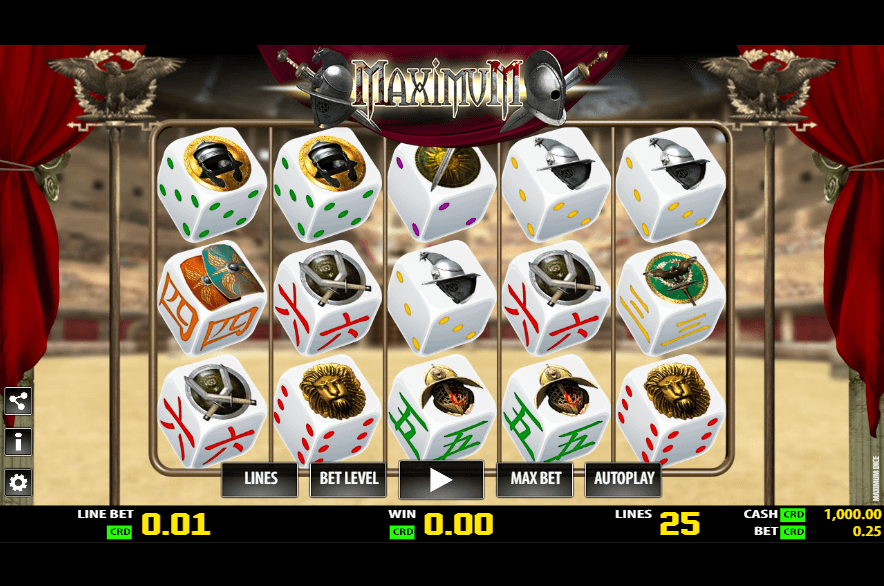Viewport: 884px width, 586px height.
Task: Set the Max Bet
Action: (536, 479)
